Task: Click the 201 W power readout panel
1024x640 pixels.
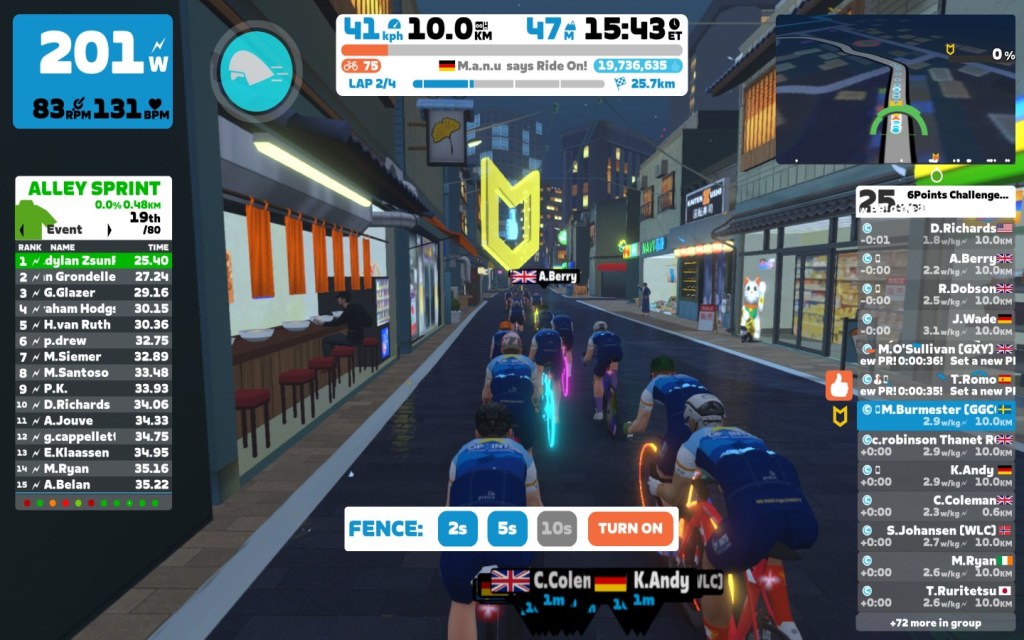Action: (92, 71)
